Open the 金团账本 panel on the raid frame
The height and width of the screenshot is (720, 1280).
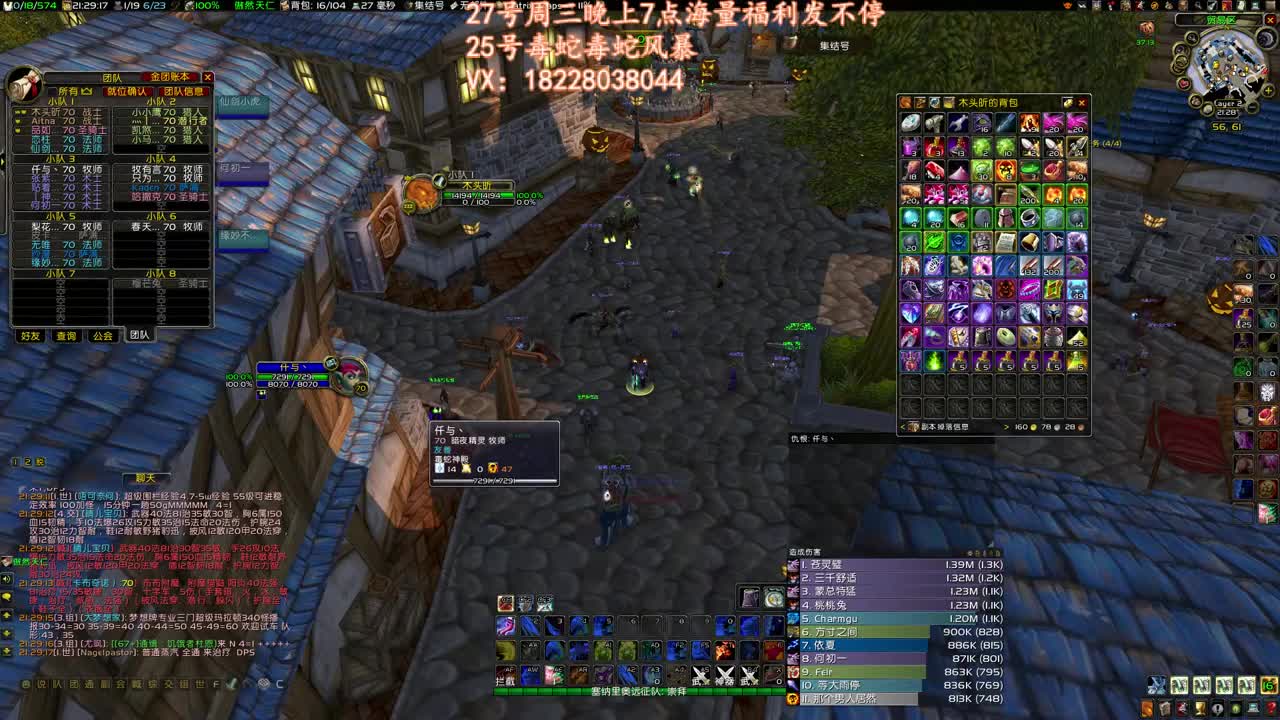(172, 77)
